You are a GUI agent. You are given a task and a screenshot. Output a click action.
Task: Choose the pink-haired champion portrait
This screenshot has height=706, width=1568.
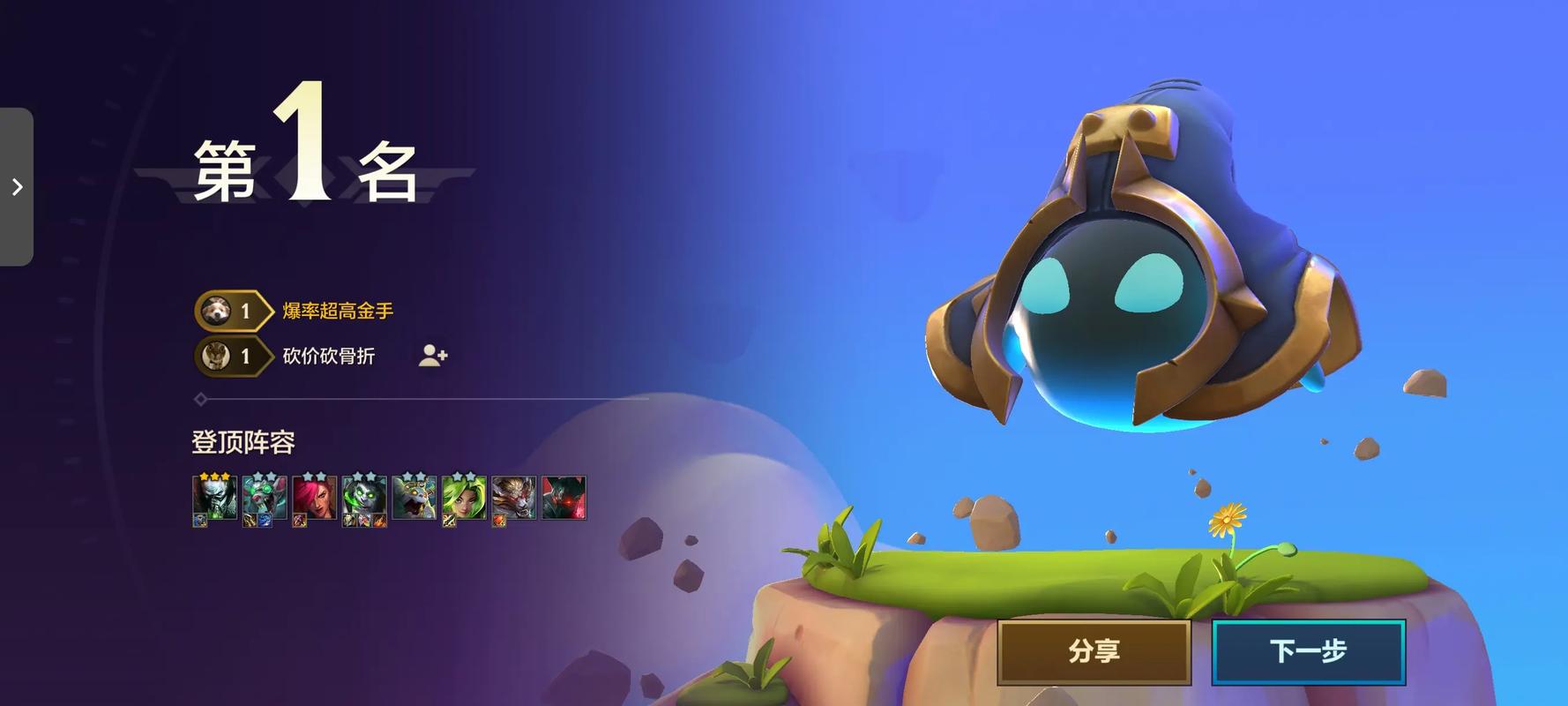tap(313, 498)
